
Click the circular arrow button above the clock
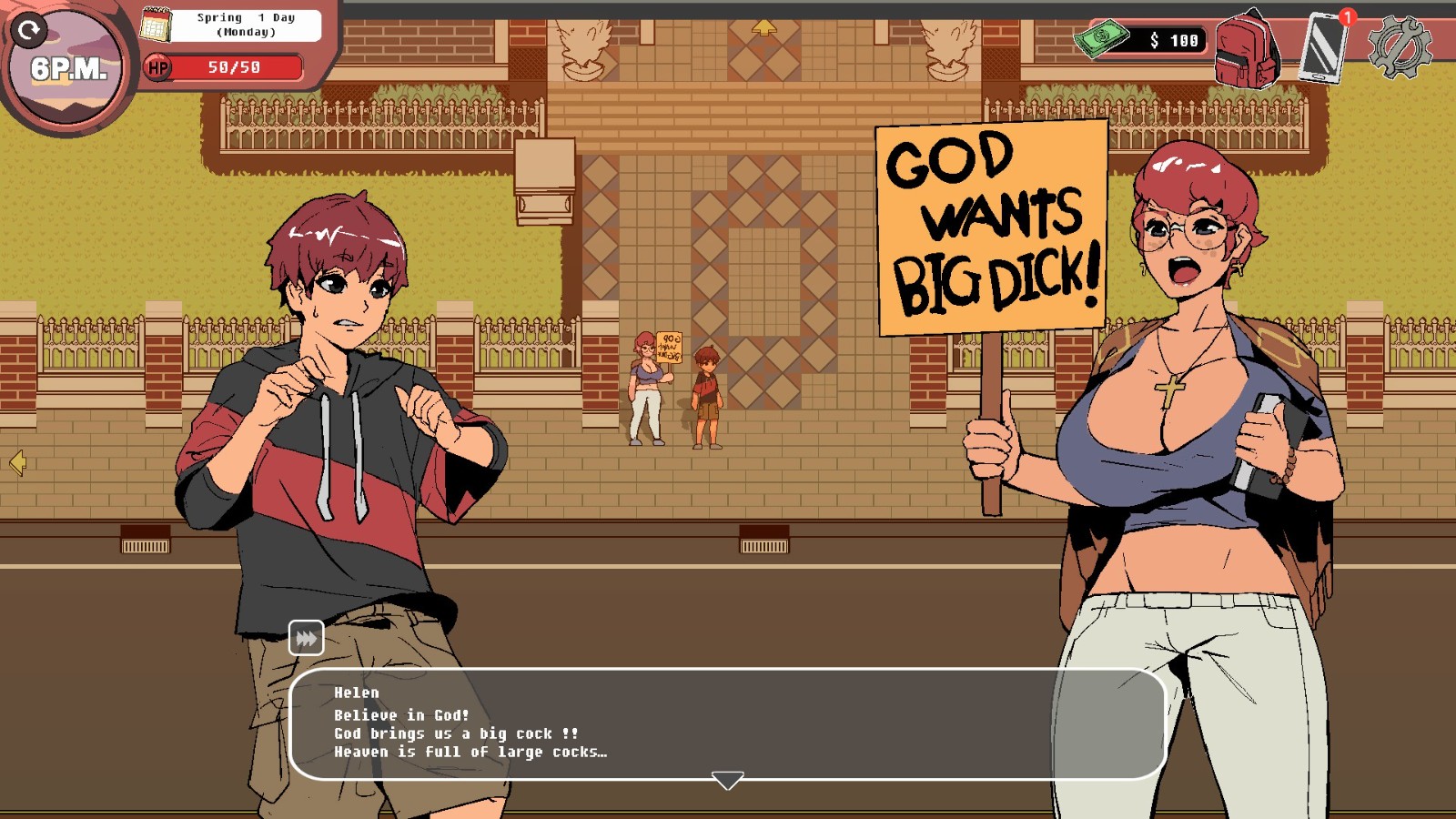[28, 31]
